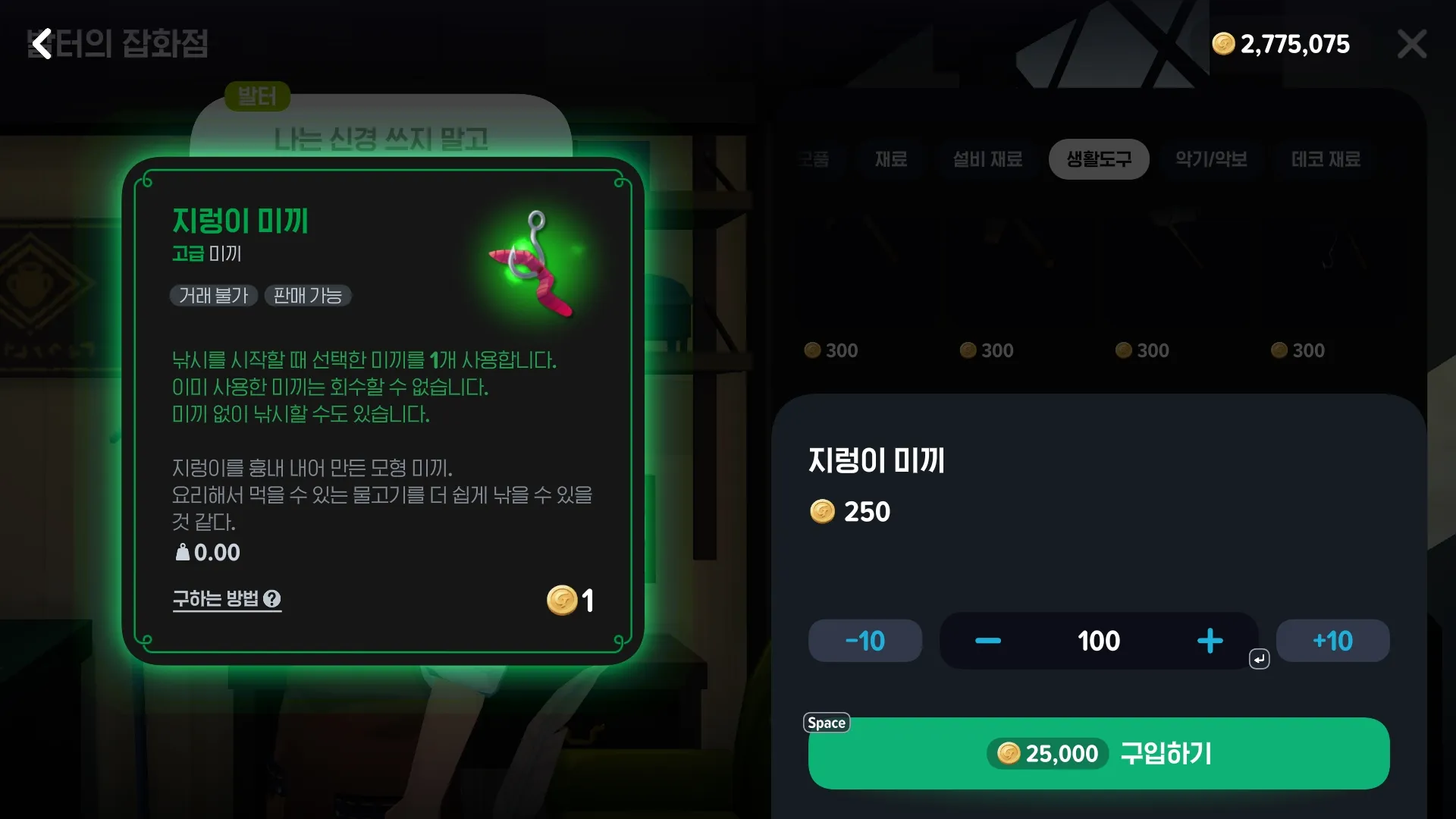1456x819 pixels.
Task: Select the highlighted 생활도구 tab
Action: pyautogui.click(x=1098, y=159)
